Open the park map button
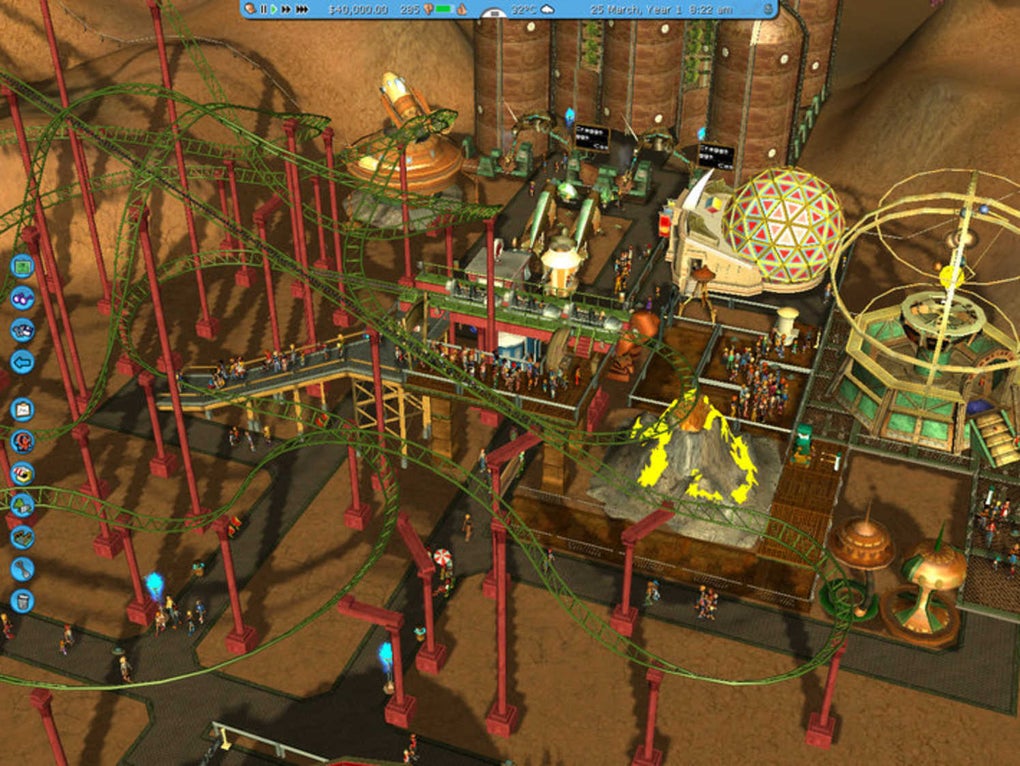 point(22,267)
